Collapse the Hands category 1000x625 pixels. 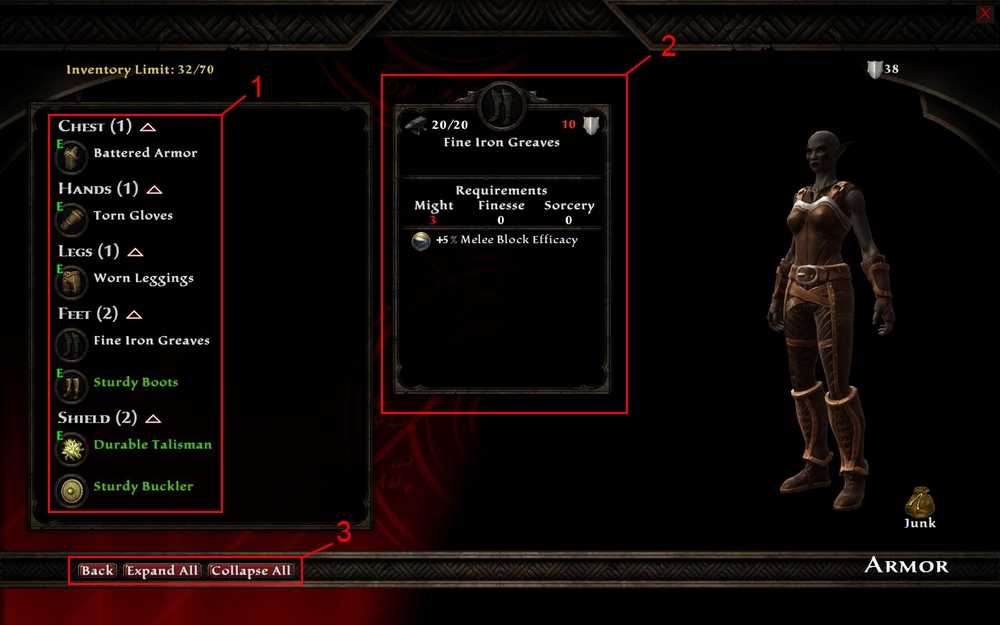point(154,189)
